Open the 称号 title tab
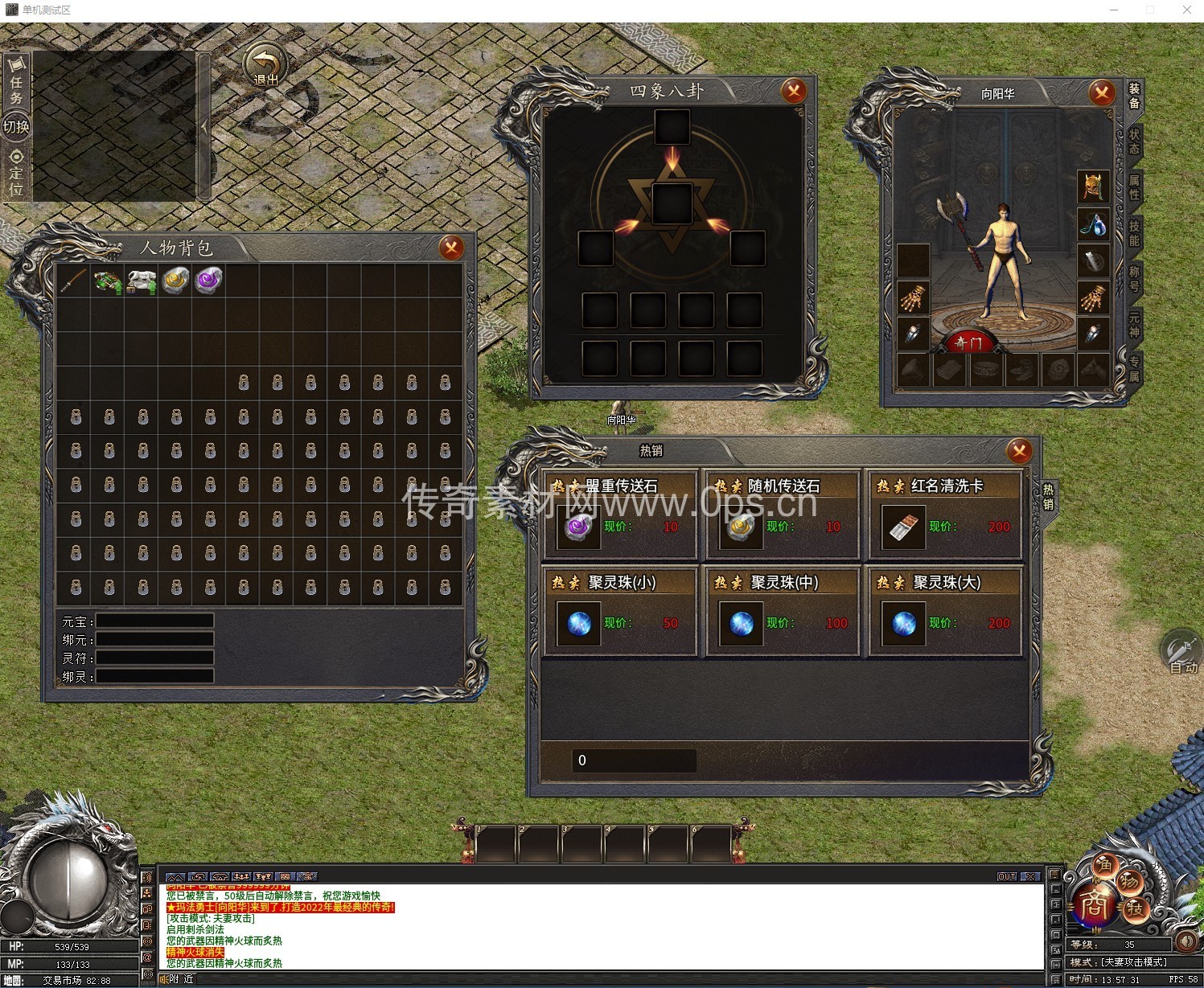 pyautogui.click(x=1134, y=278)
